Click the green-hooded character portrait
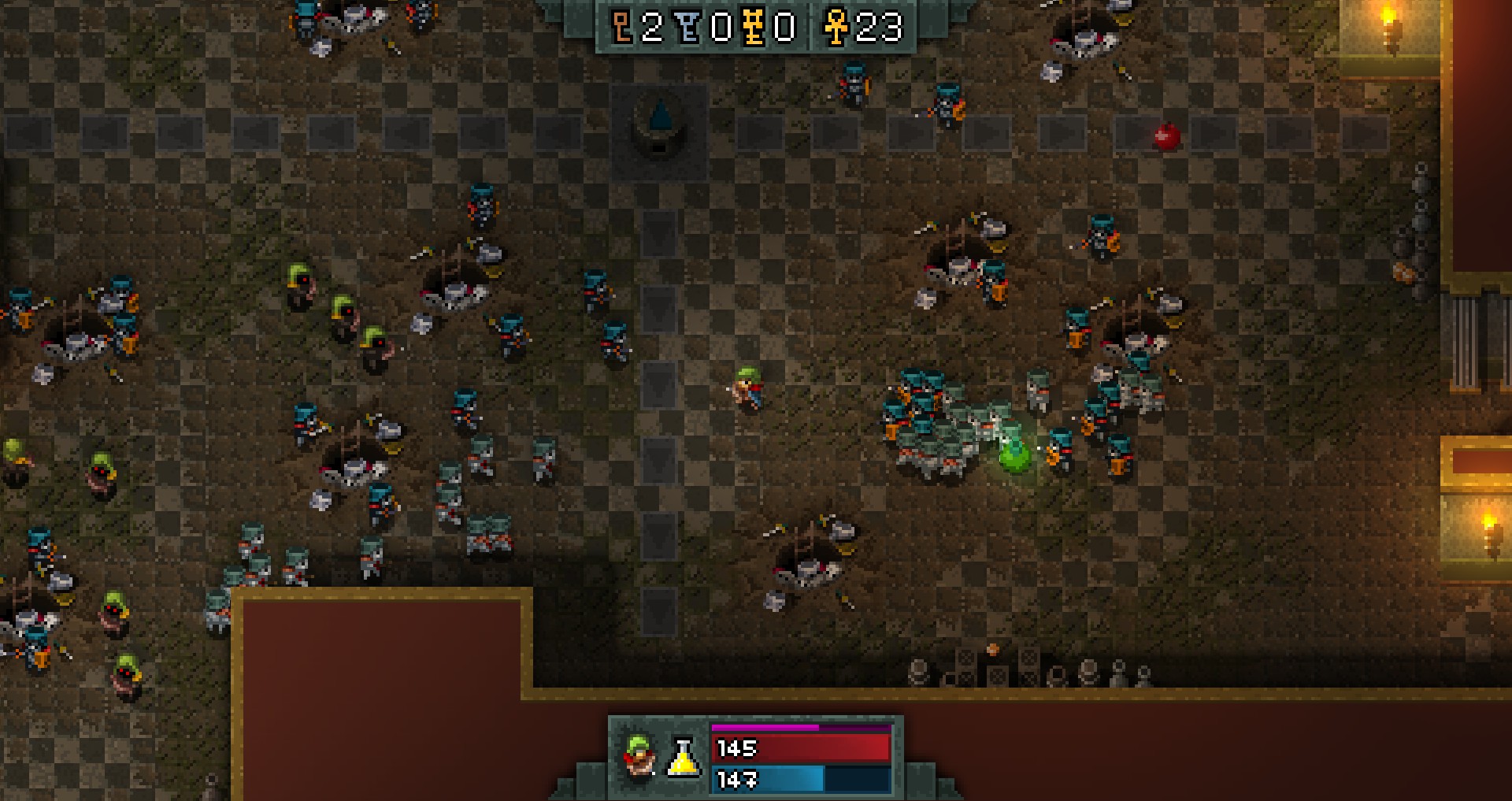The image size is (1512, 801). tap(639, 756)
